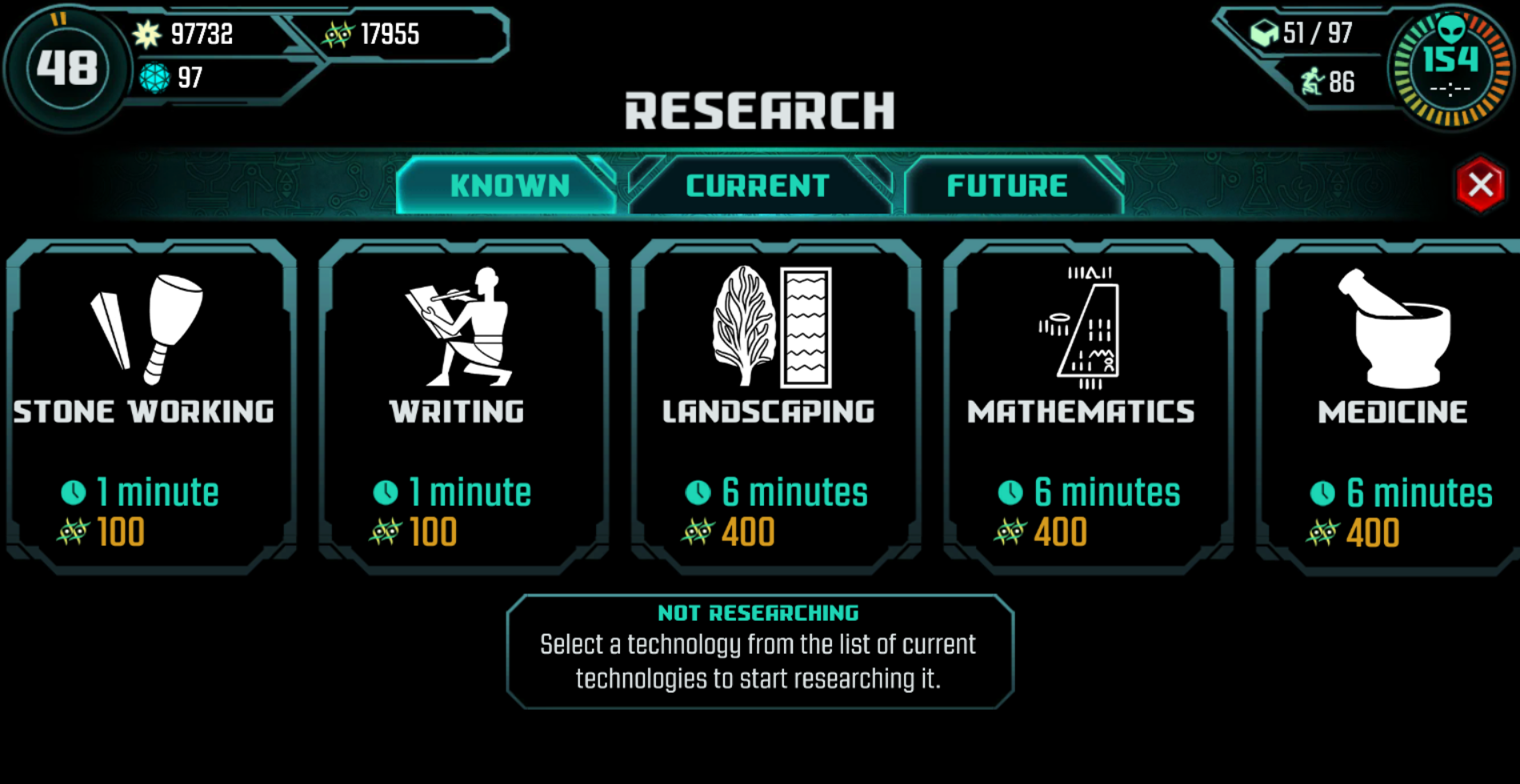Open the Medicine technology card

click(x=1390, y=406)
